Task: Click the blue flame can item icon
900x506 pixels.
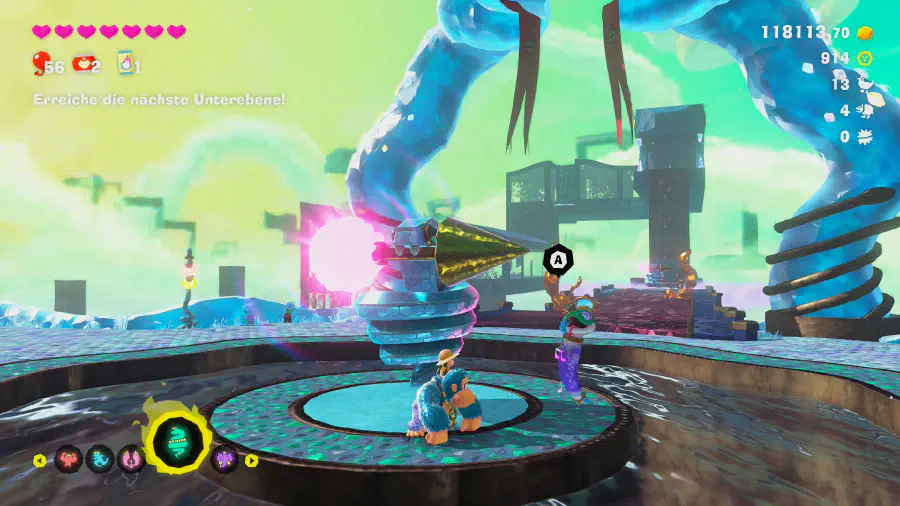Action: pyautogui.click(x=126, y=63)
